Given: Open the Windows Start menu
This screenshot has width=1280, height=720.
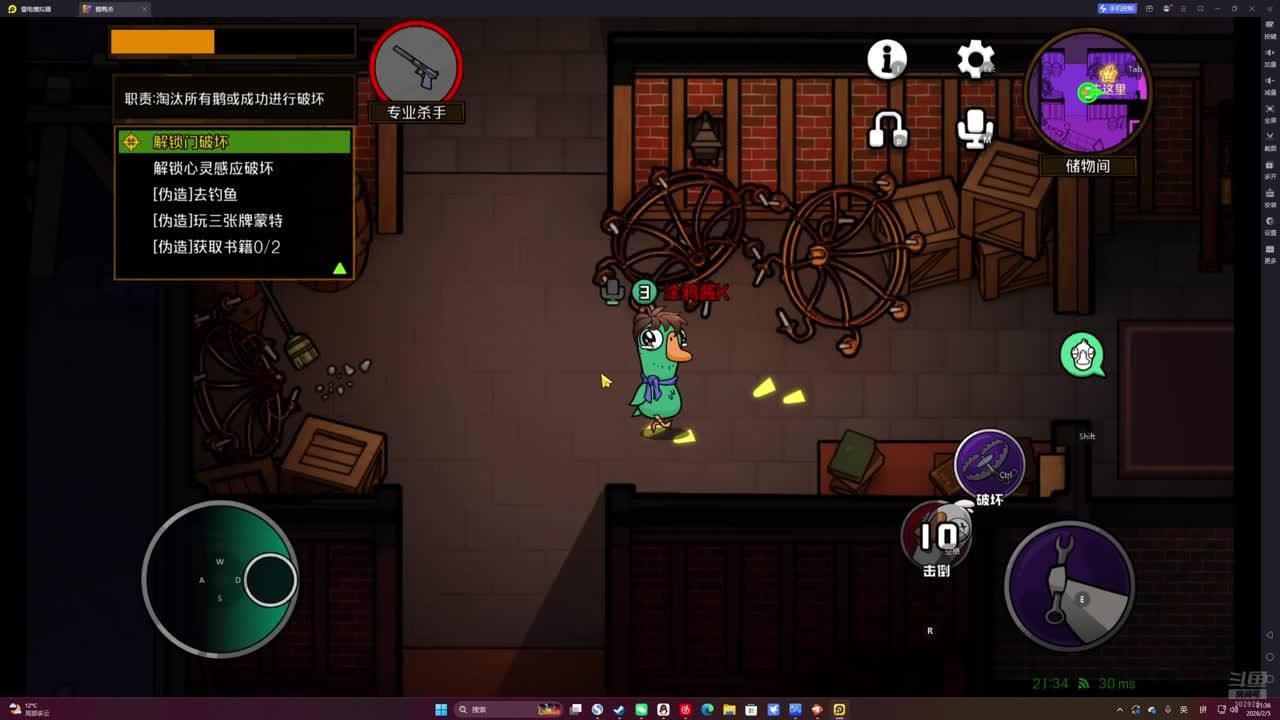Looking at the screenshot, I should 441,710.
